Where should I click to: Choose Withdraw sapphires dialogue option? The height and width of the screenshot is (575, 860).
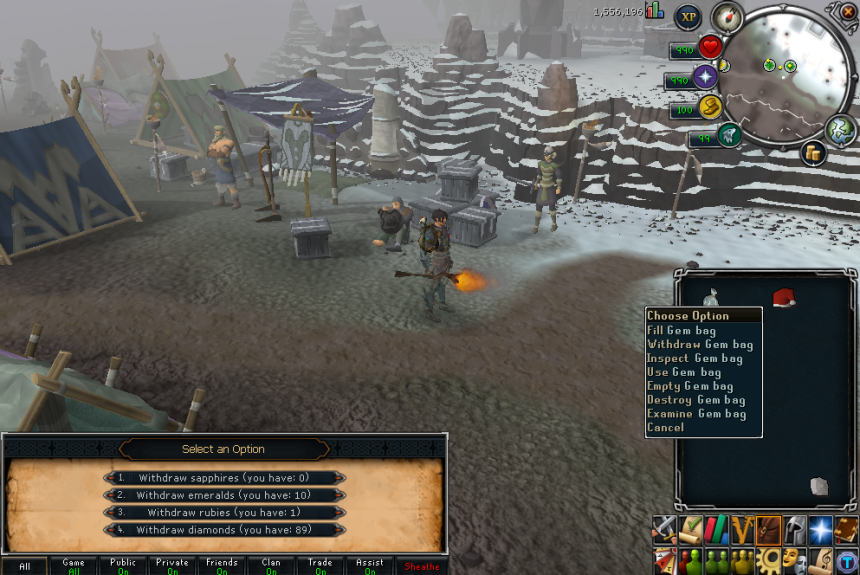[x=224, y=478]
